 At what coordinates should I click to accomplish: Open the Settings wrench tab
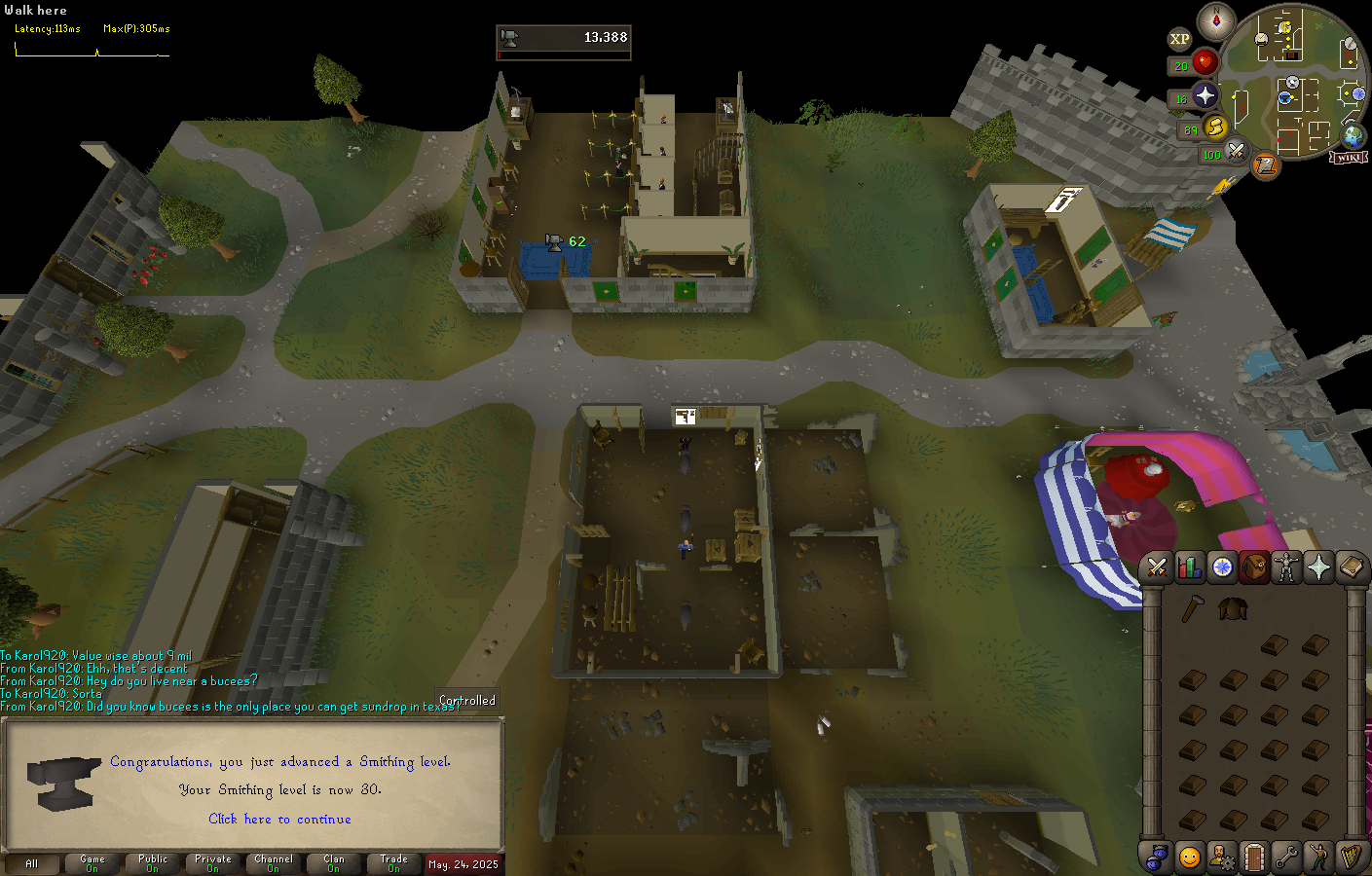tap(1286, 858)
